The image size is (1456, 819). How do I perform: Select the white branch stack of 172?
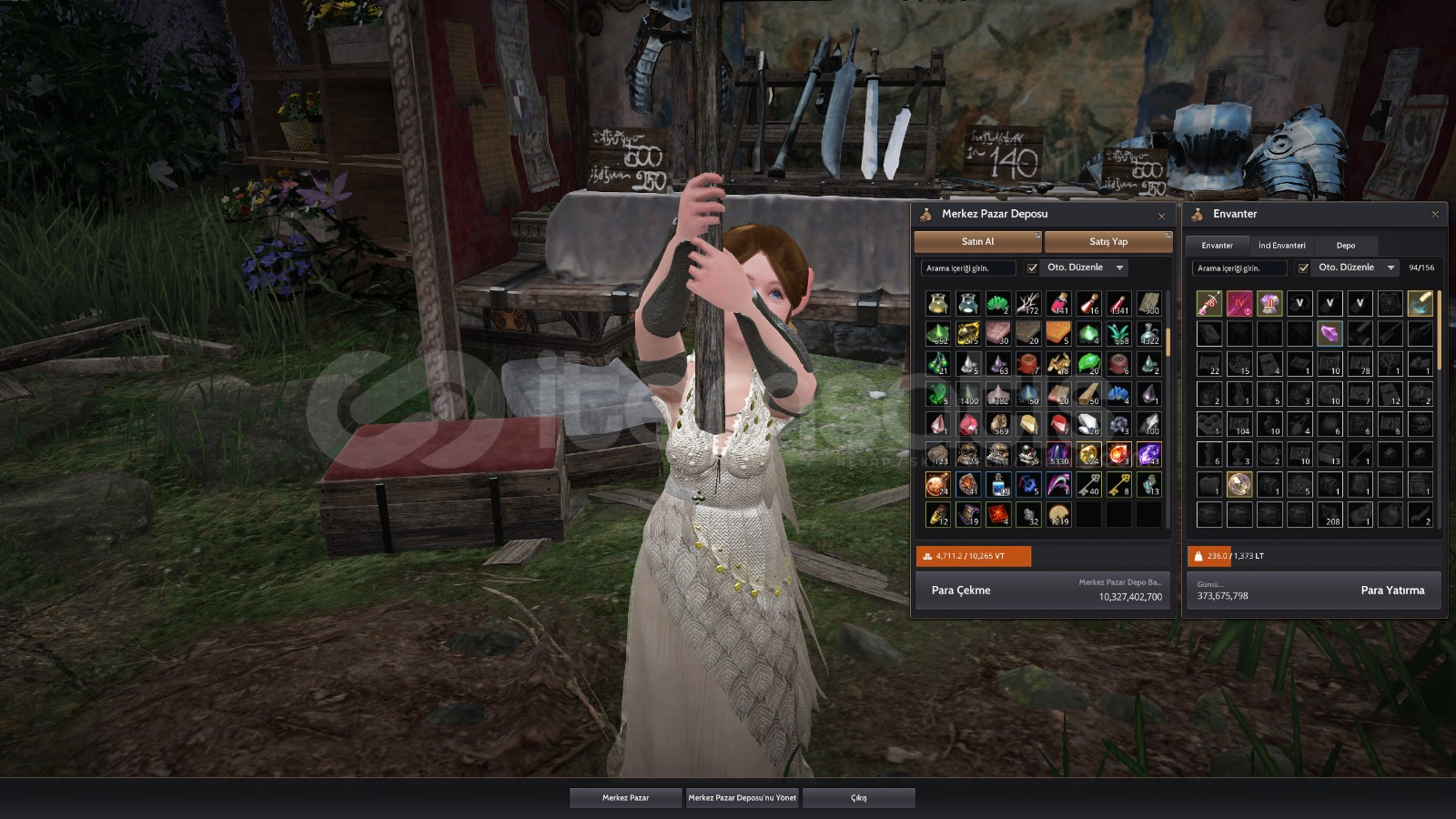[1028, 303]
